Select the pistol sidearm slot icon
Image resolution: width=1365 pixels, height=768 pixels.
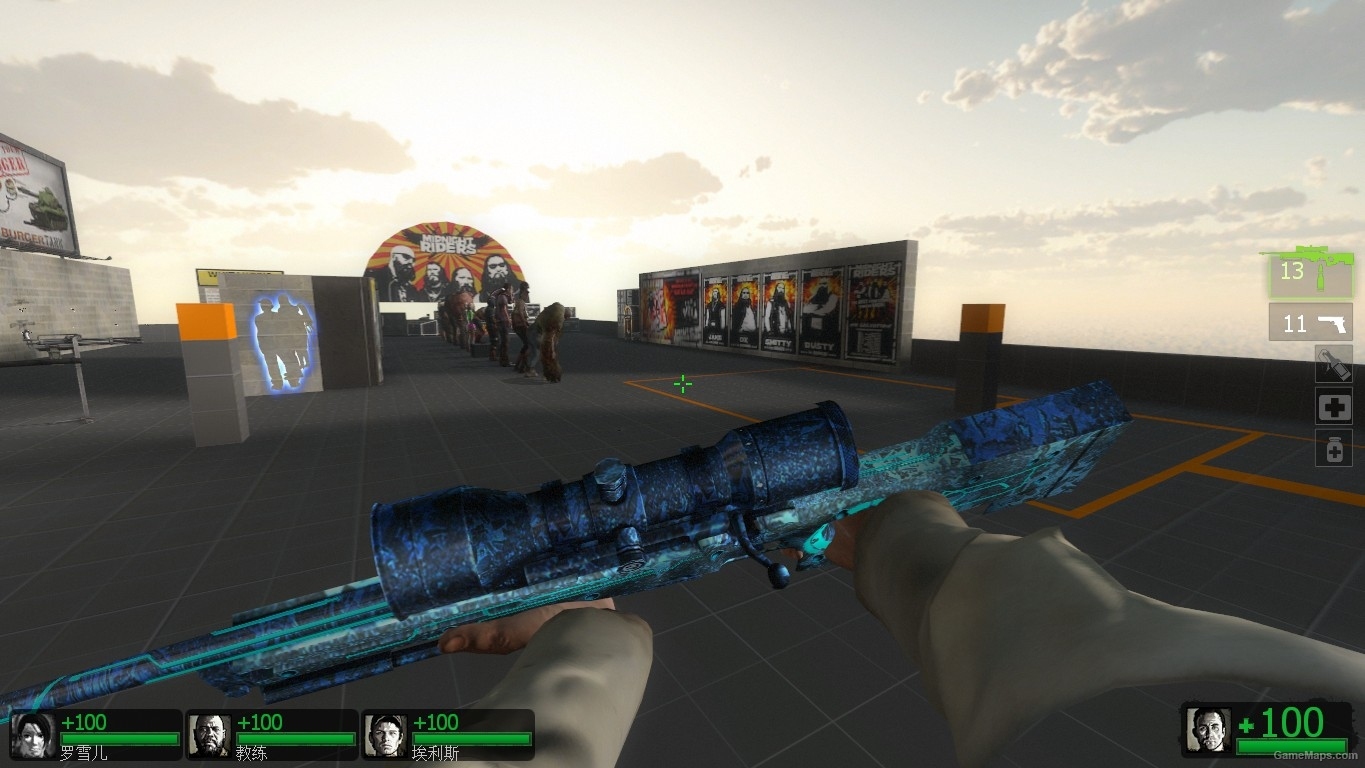coord(1333,322)
